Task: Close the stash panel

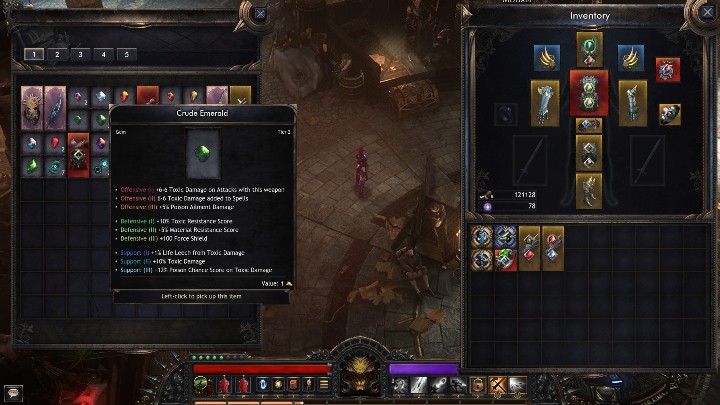Action: point(260,14)
